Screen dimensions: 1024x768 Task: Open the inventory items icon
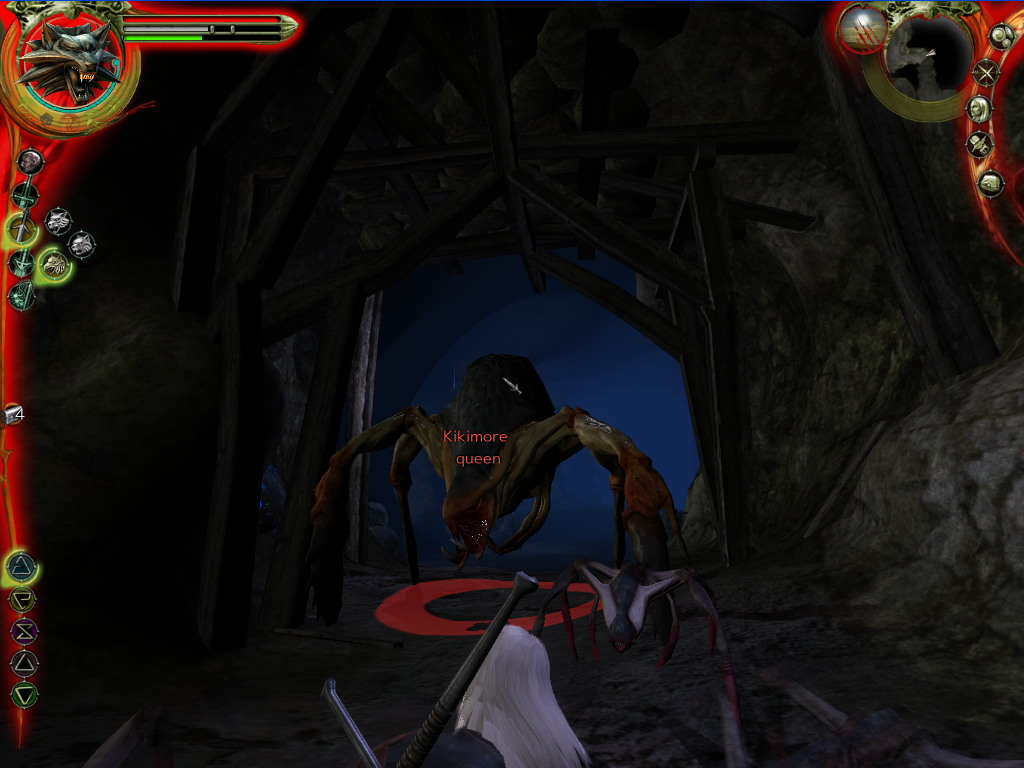point(978,145)
